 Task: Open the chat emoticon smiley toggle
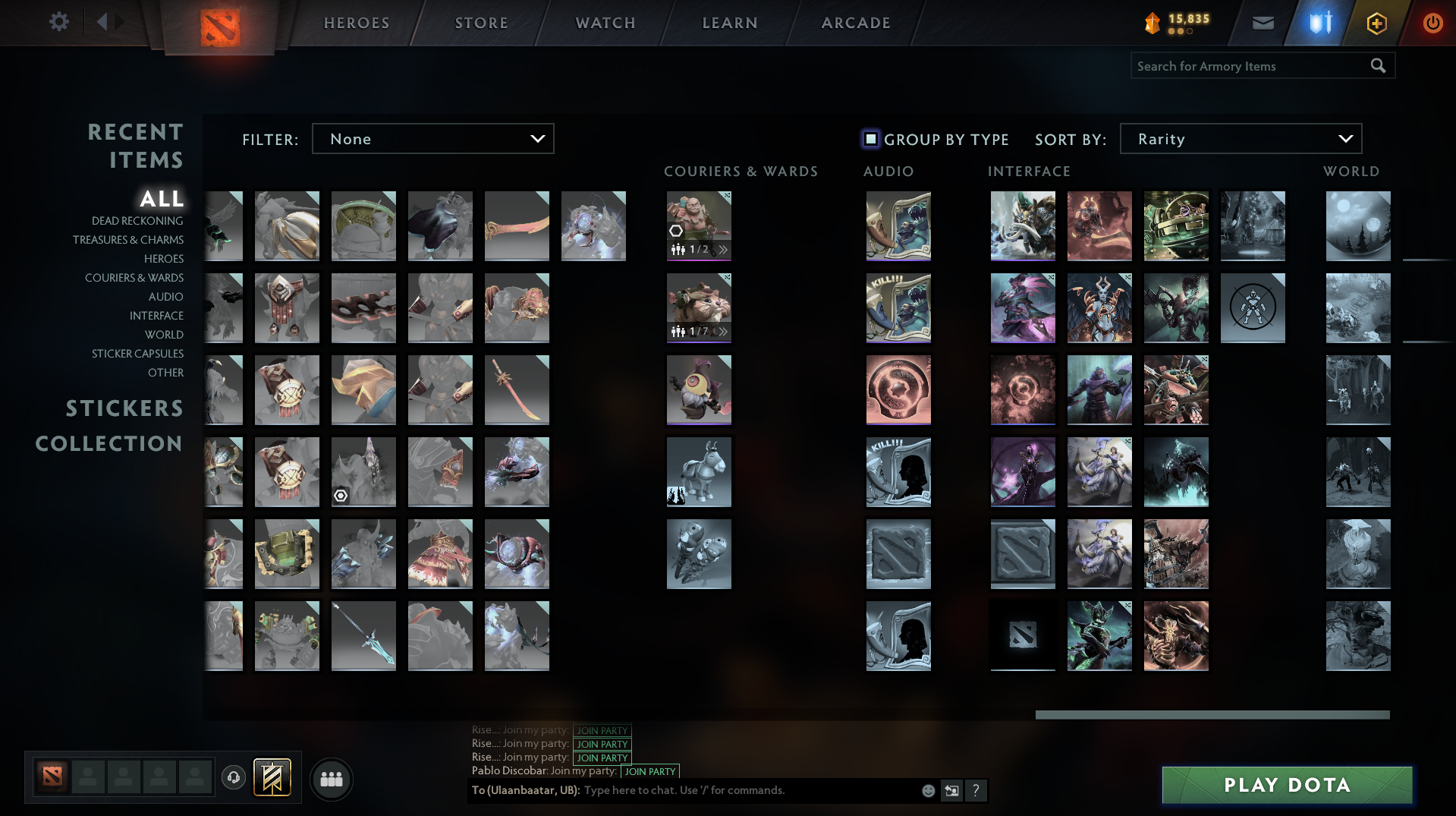tap(927, 790)
